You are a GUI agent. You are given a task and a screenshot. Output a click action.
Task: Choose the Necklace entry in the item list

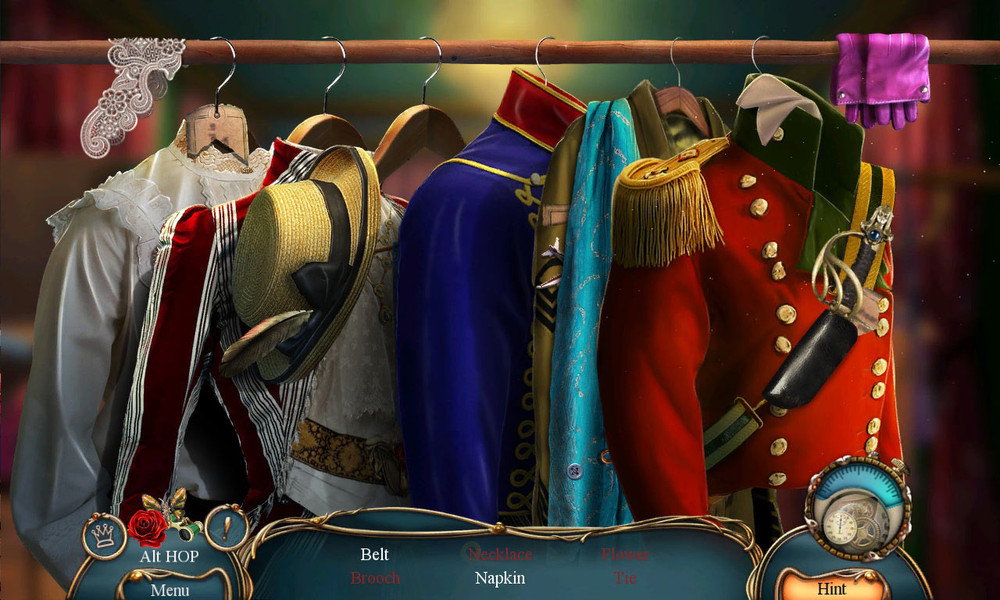500,554
